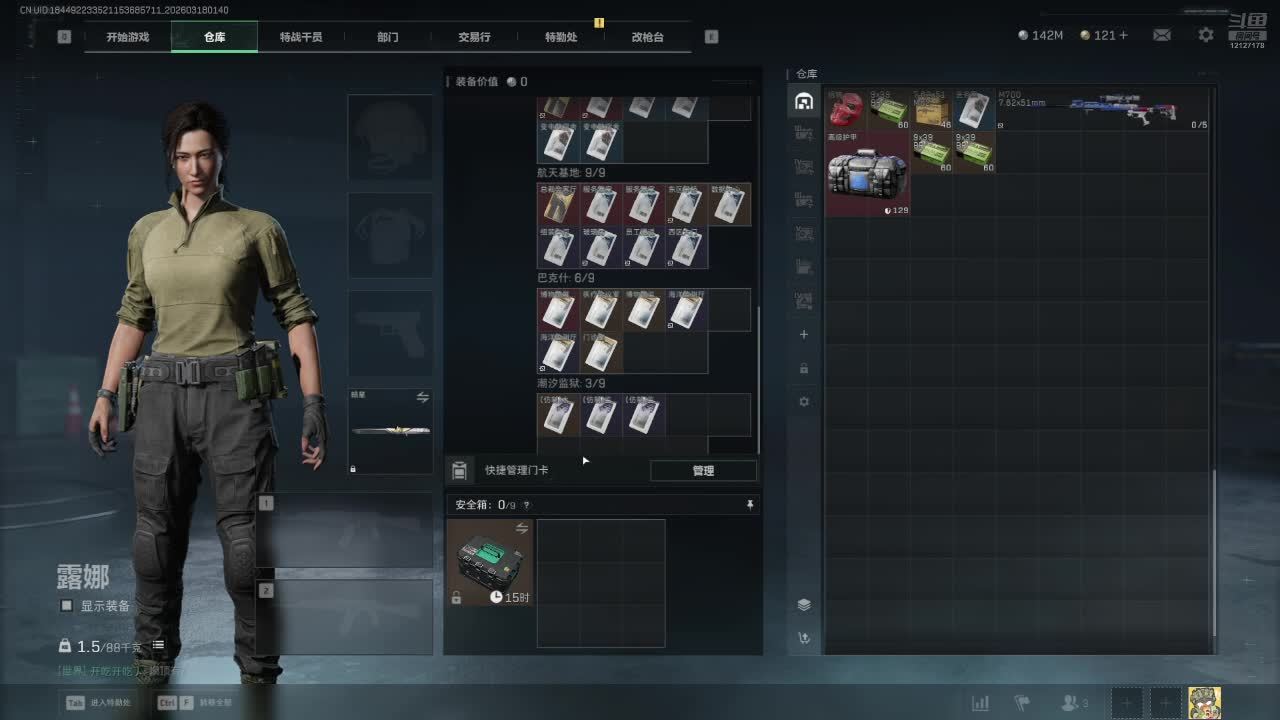Pin the 安全箱 panel
Image resolution: width=1280 pixels, height=720 pixels.
pyautogui.click(x=750, y=505)
